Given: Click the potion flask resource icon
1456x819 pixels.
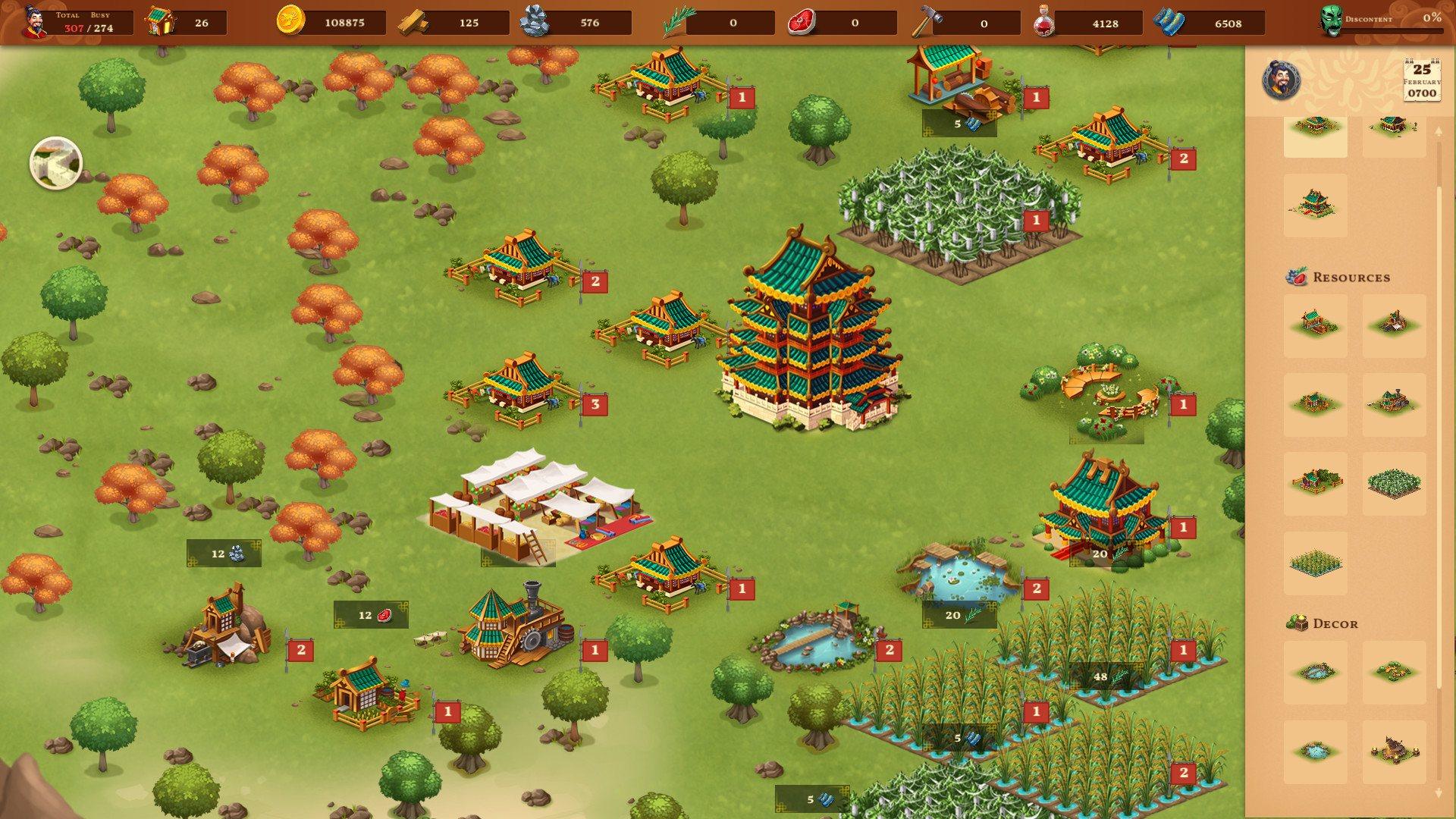Looking at the screenshot, I should pyautogui.click(x=1047, y=24).
